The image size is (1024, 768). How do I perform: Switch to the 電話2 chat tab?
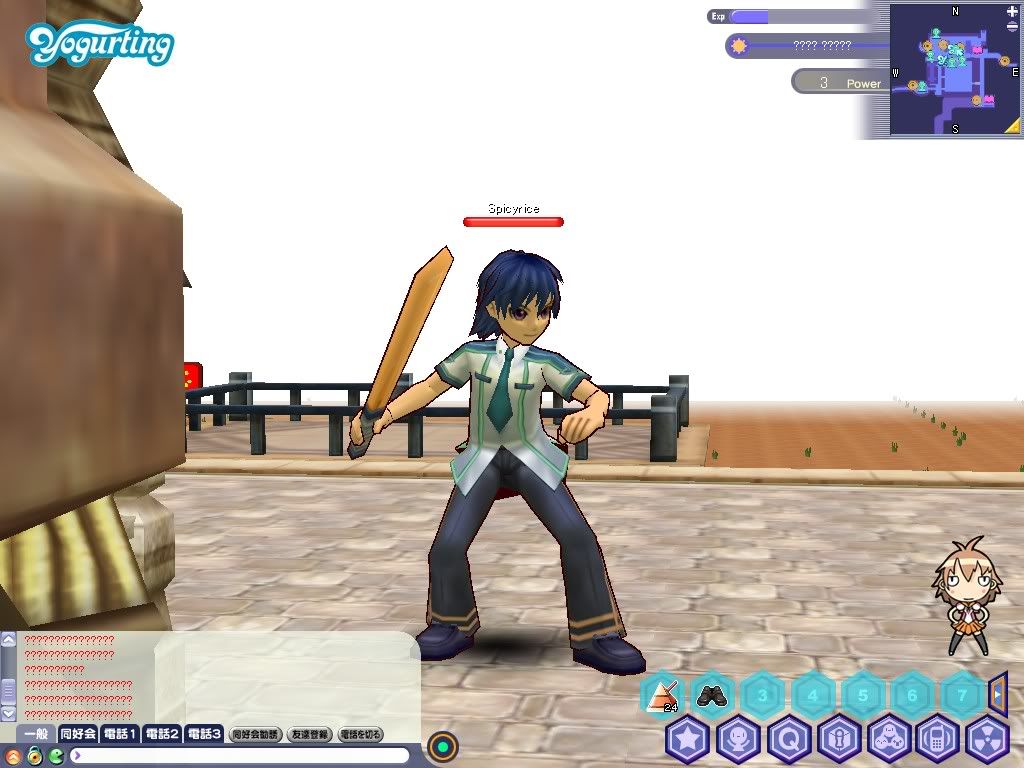[162, 734]
